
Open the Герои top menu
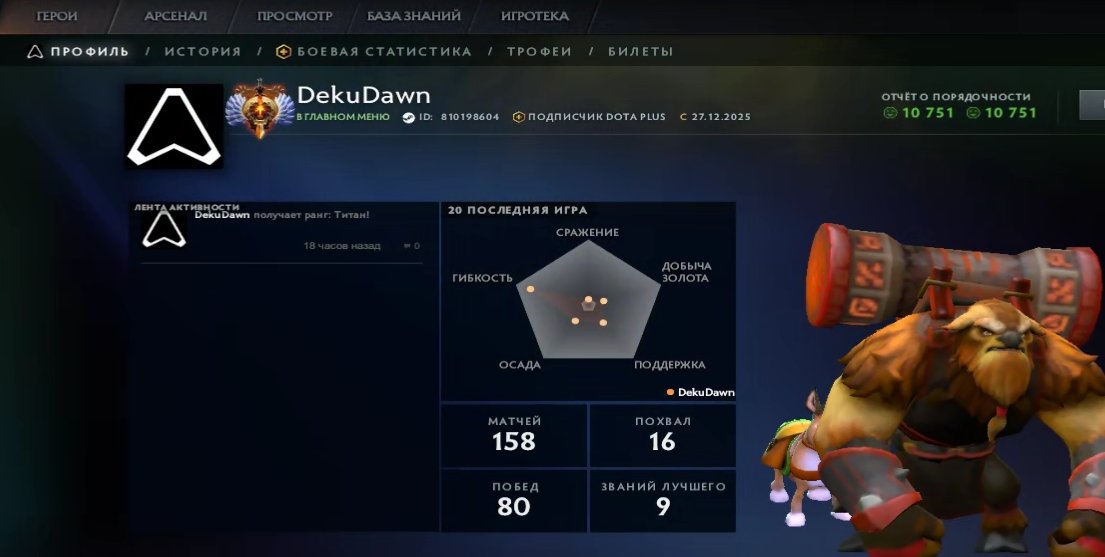click(57, 16)
